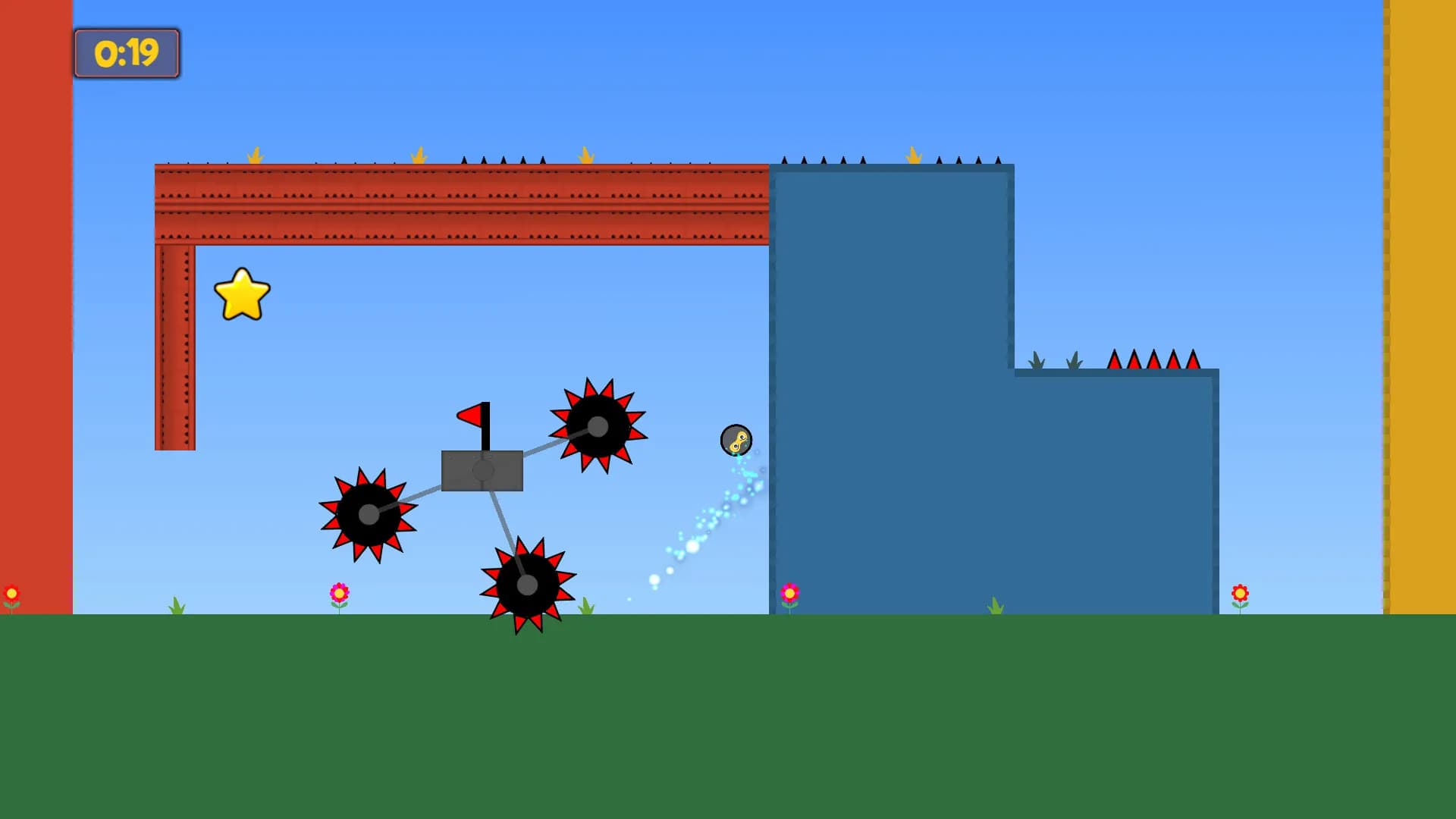Image resolution: width=1456 pixels, height=819 pixels.
Task: Click the pink flower on the far right grass
Action: click(1239, 594)
